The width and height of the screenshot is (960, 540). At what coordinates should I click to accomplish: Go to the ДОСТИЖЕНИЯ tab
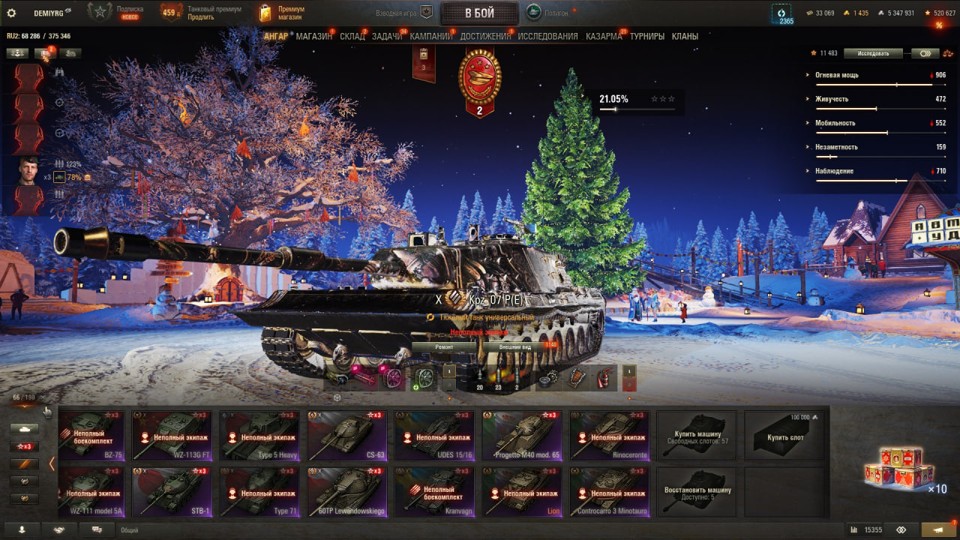[484, 36]
